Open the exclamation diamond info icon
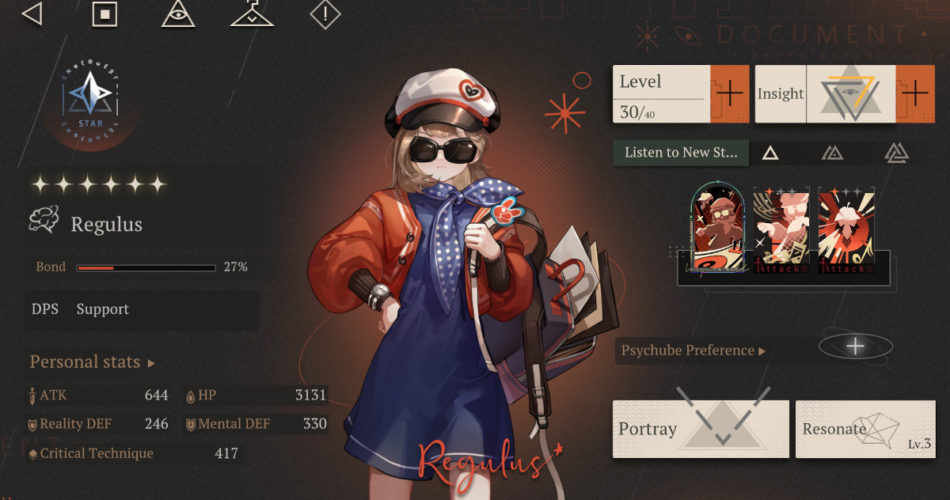 [x=325, y=14]
